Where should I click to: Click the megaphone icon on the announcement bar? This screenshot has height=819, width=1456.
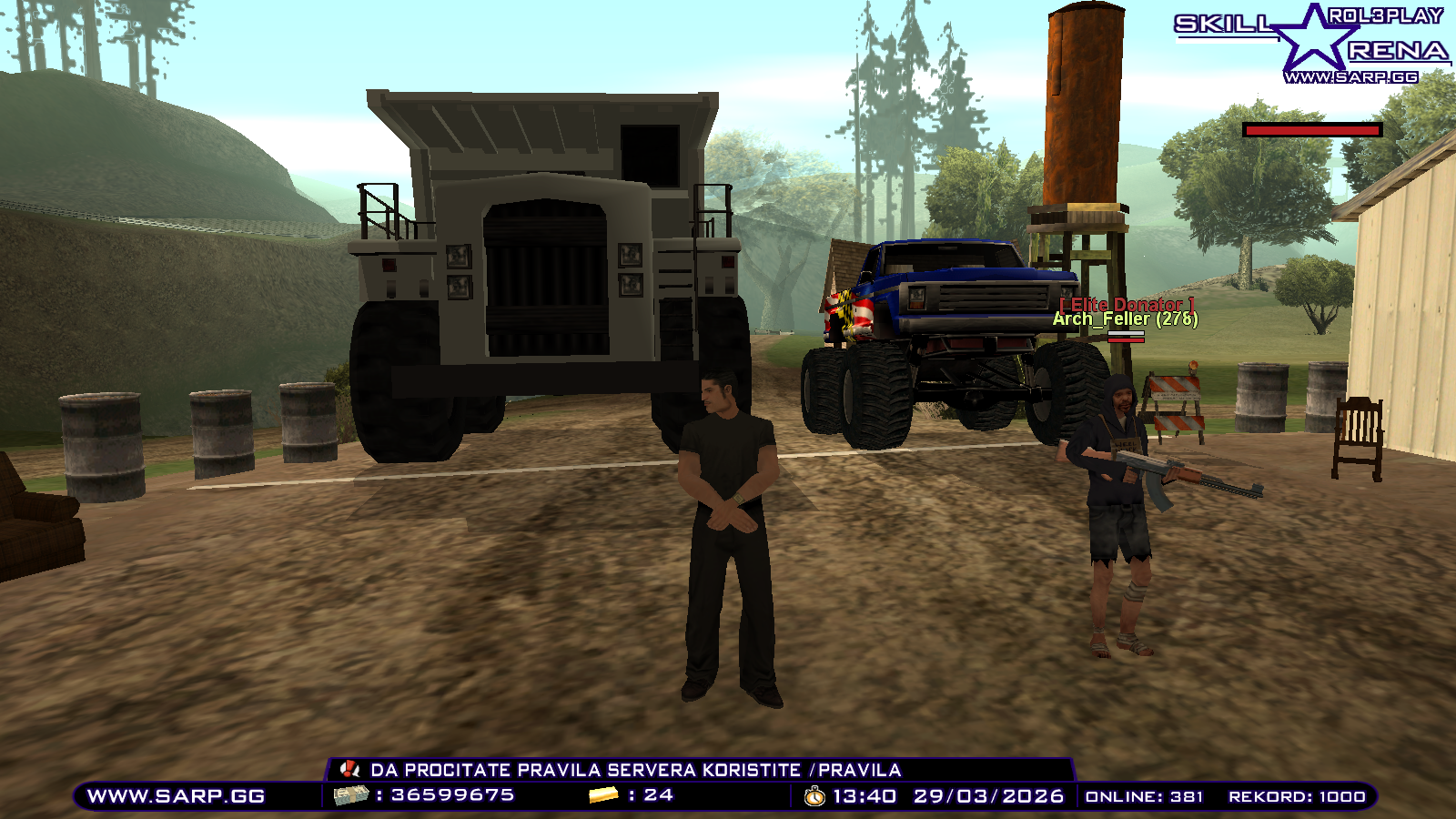click(x=350, y=769)
